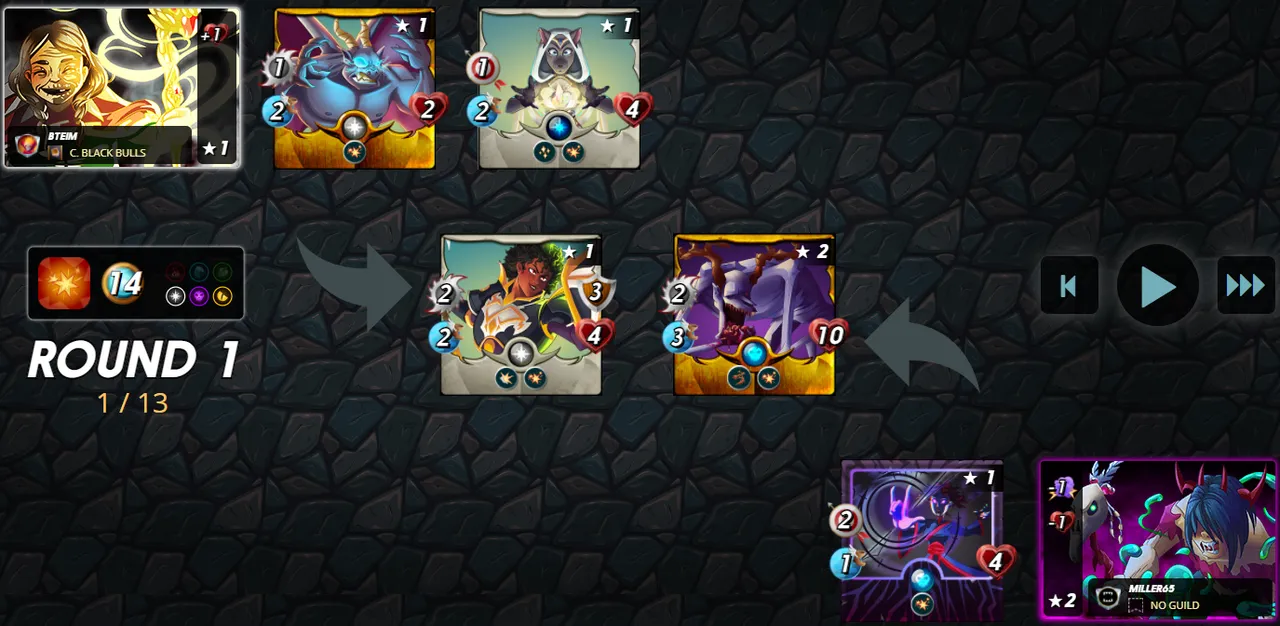The image size is (1280, 626).
Task: Inspect the dark purple-framed backline card
Action: click(x=921, y=541)
